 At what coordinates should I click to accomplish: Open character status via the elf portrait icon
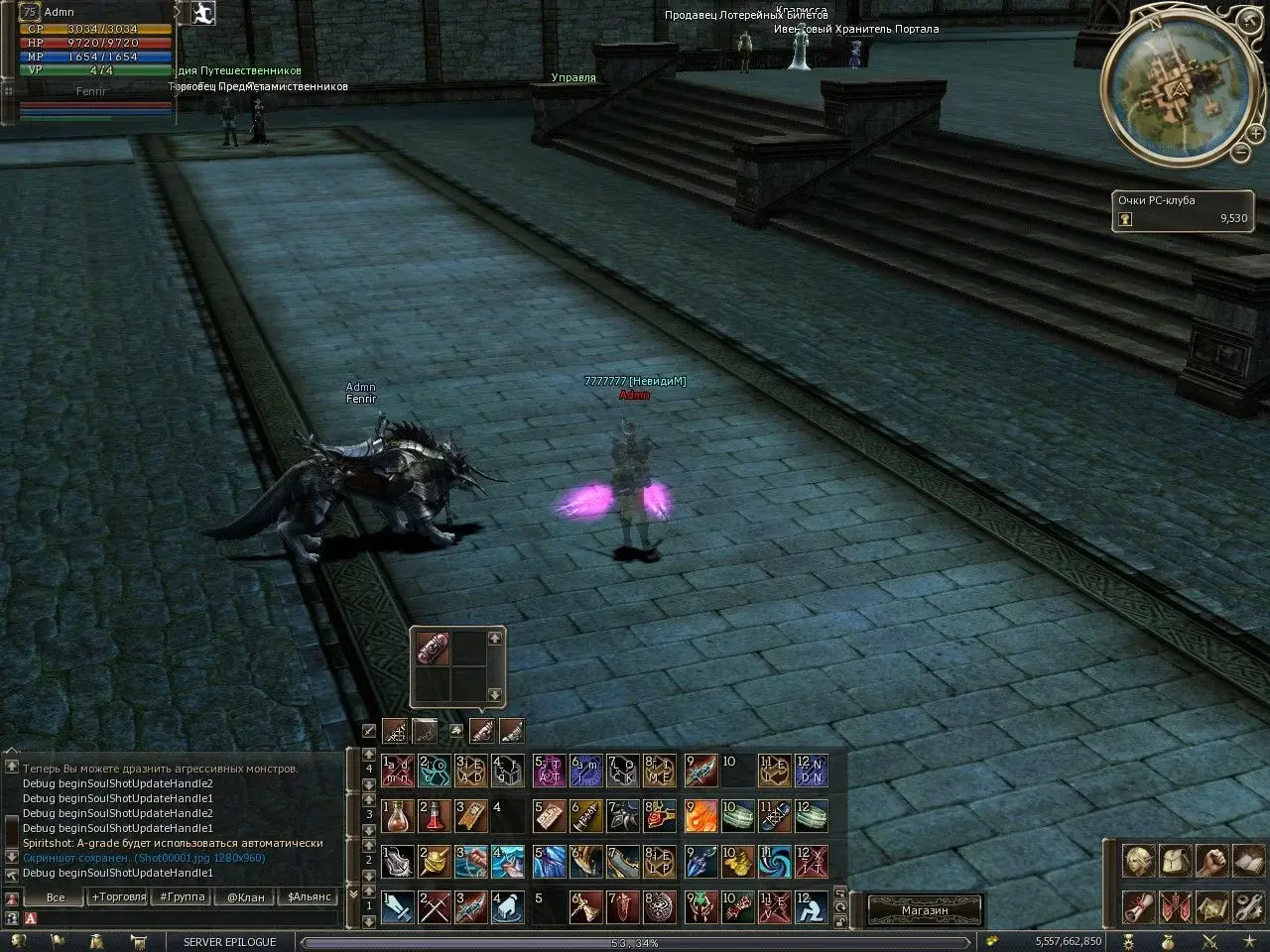point(1137,862)
